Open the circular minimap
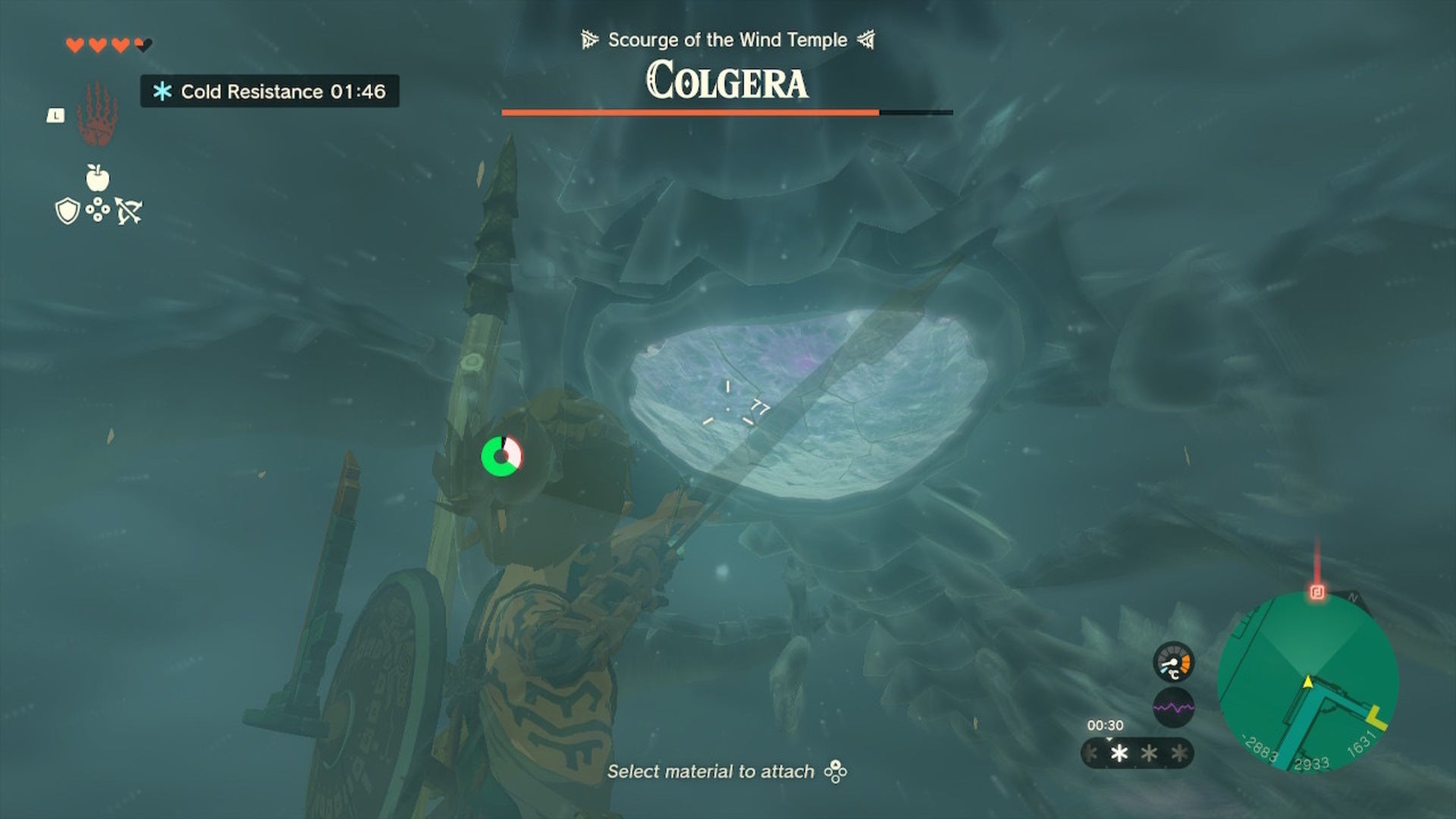 coord(1307,682)
